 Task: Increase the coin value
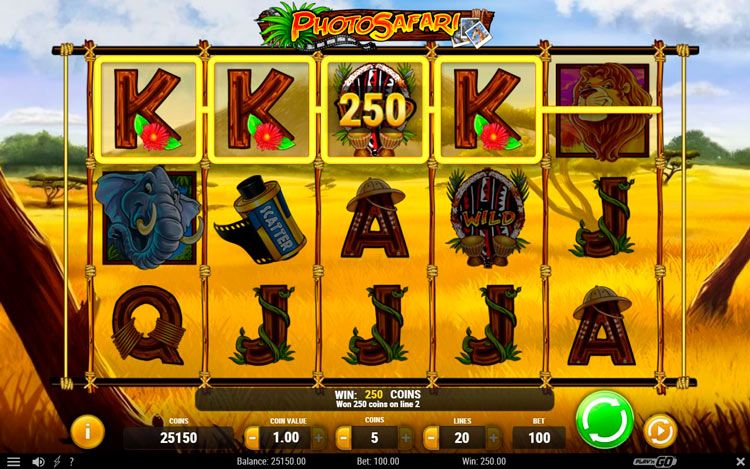click(318, 437)
